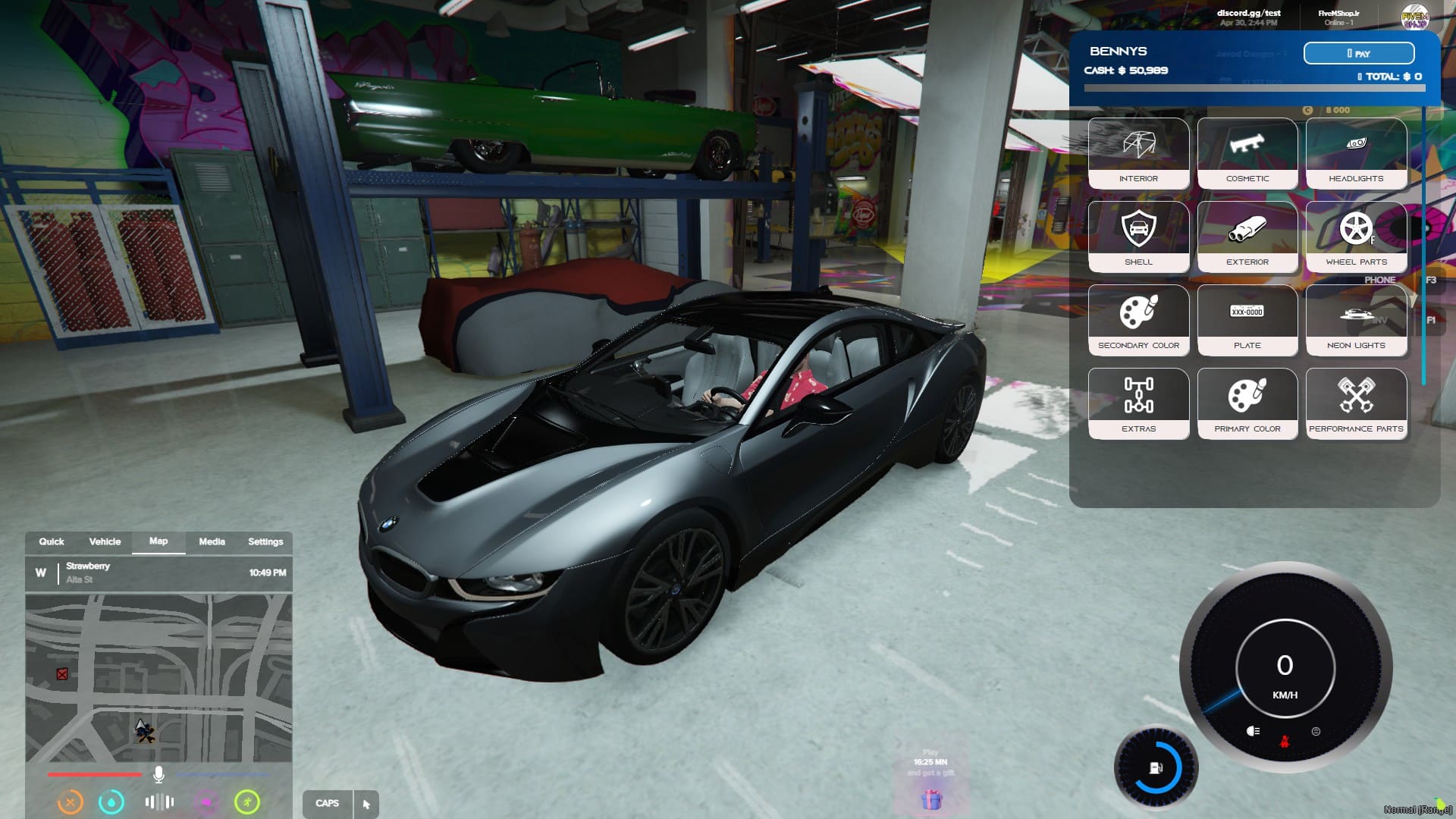This screenshot has width=1456, height=819.
Task: Click the minimap street view
Action: pyautogui.click(x=158, y=677)
